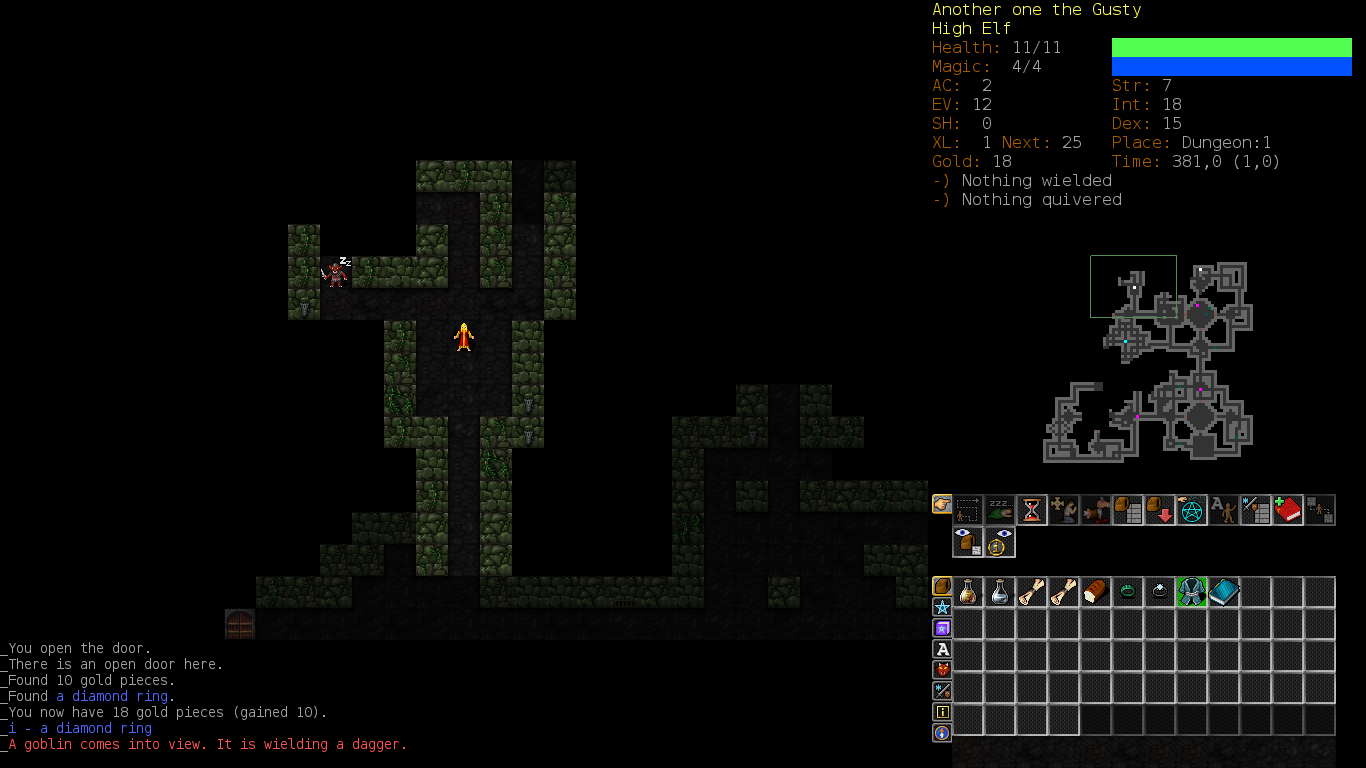Open the purple book memorisation tab
This screenshot has height=768, width=1366.
[x=942, y=628]
